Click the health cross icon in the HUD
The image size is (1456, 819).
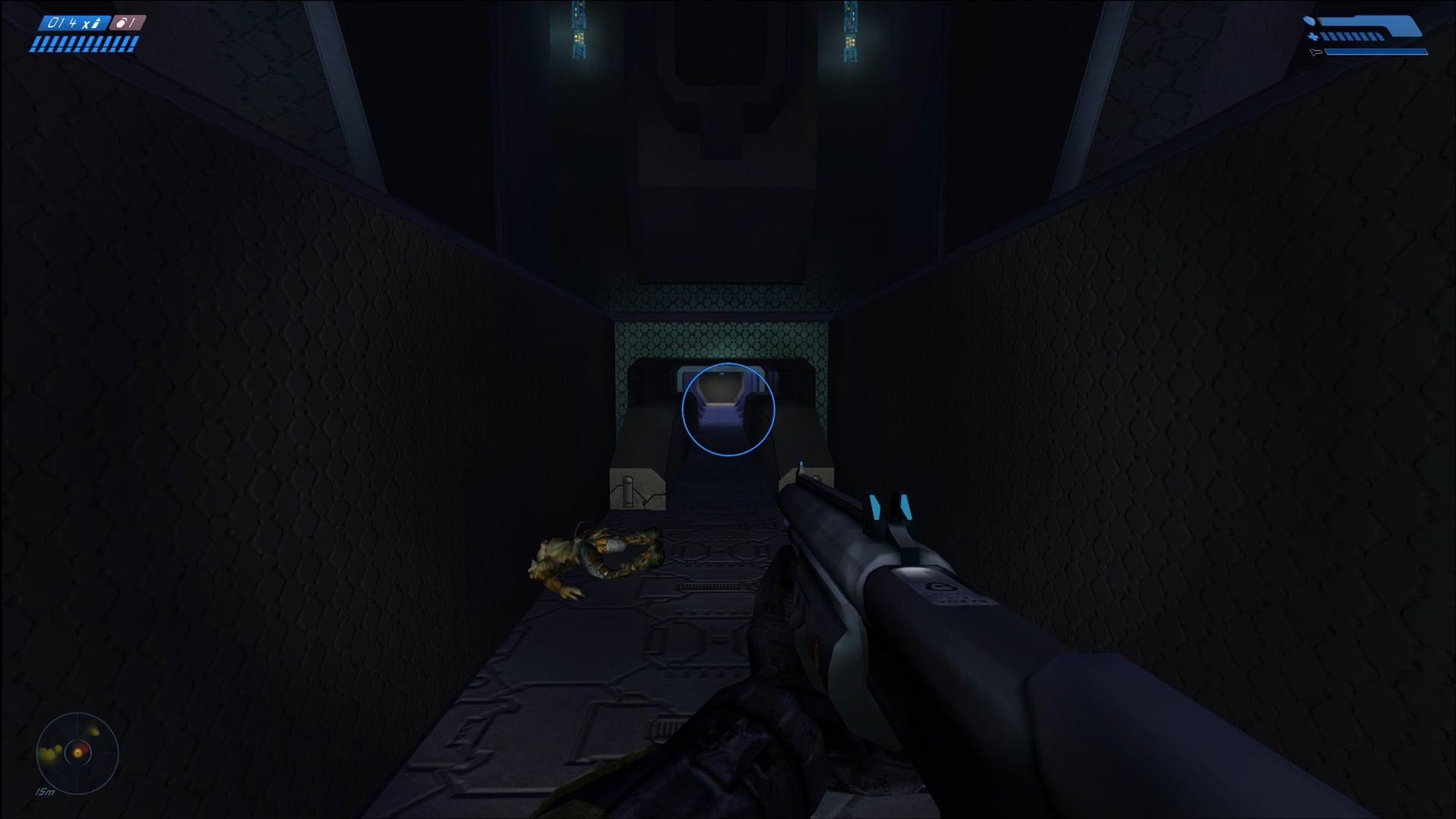click(1313, 36)
